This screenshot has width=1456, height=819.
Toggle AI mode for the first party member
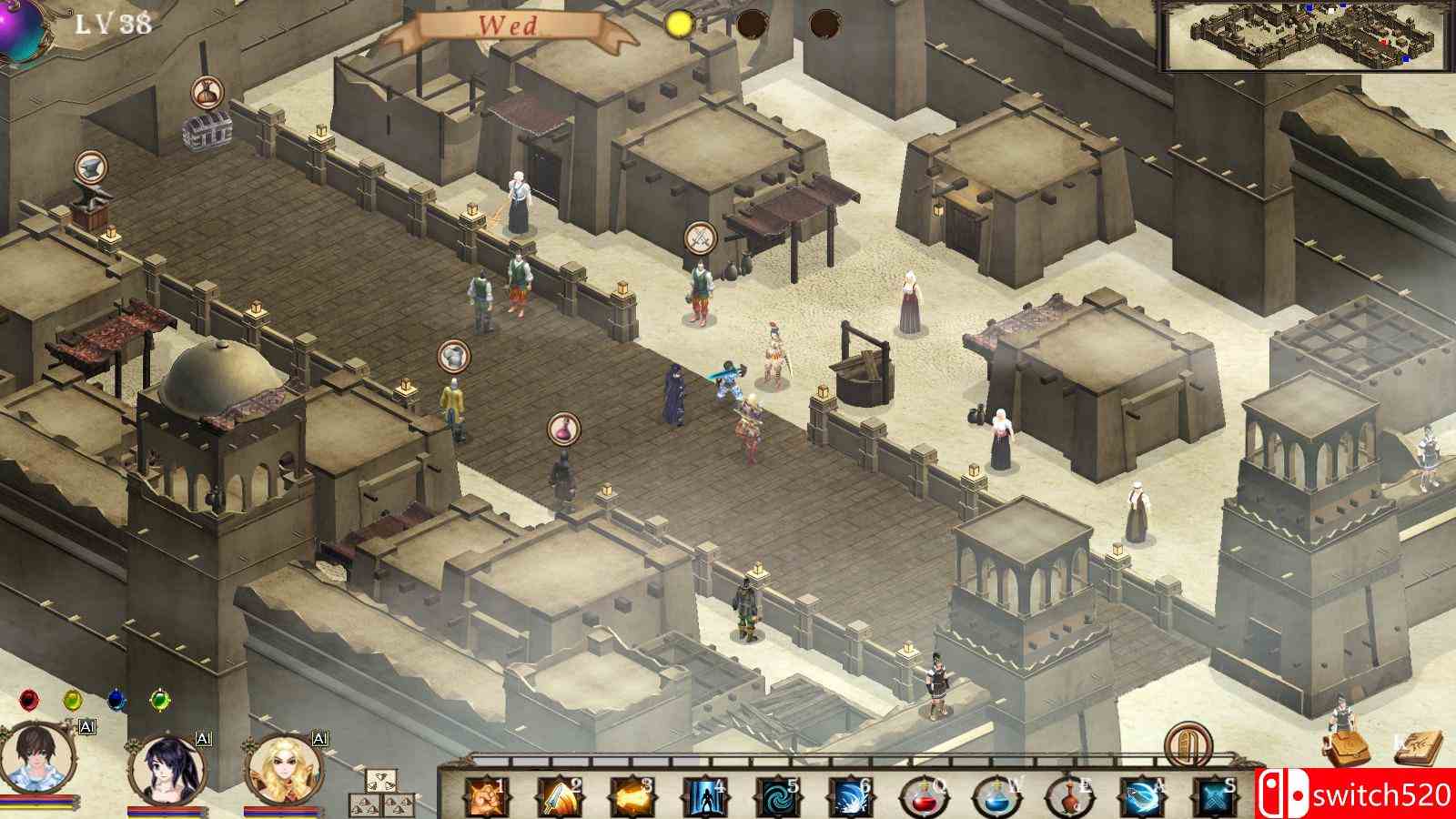click(x=87, y=728)
